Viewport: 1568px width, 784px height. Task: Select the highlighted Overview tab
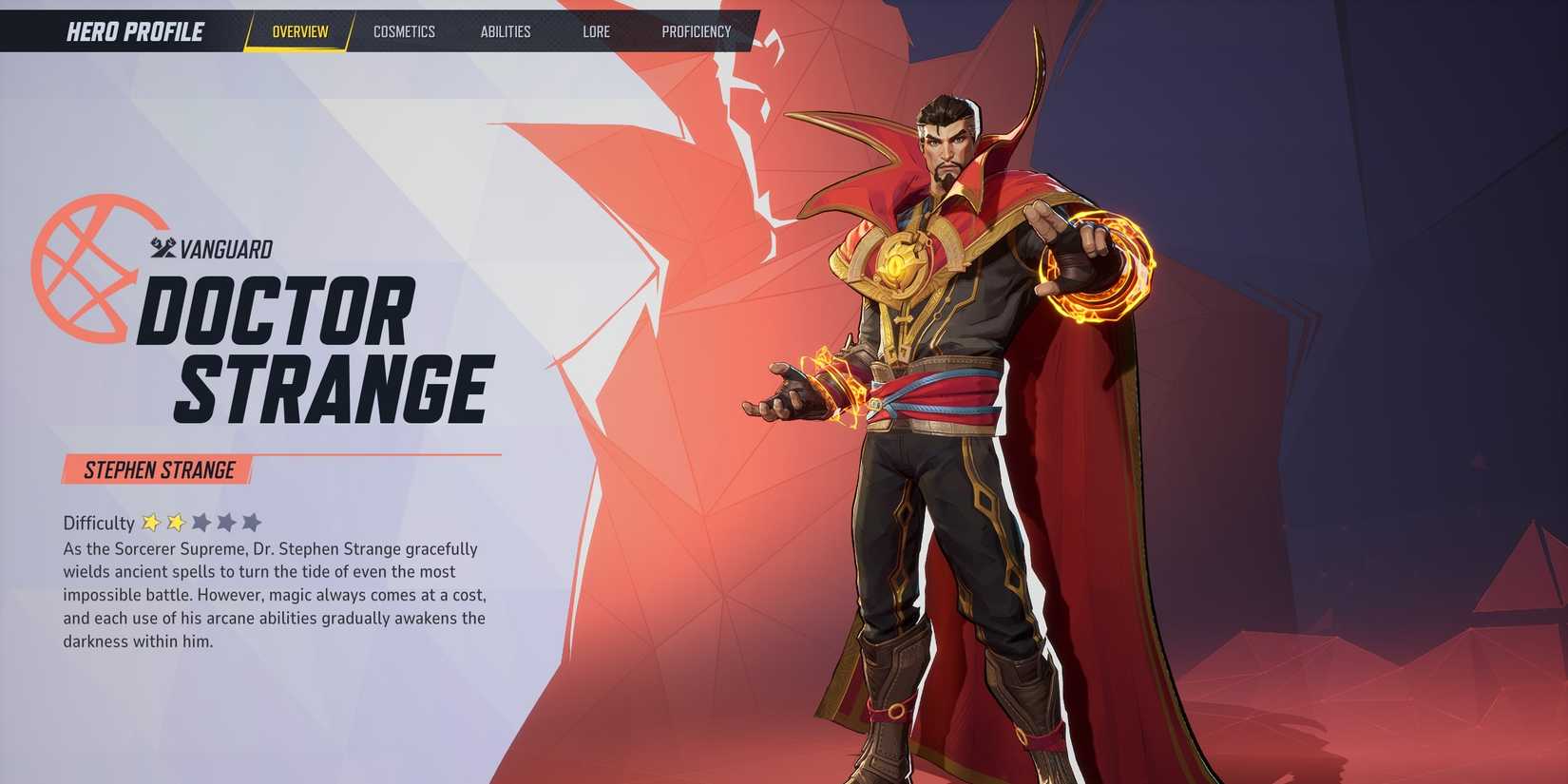point(299,31)
